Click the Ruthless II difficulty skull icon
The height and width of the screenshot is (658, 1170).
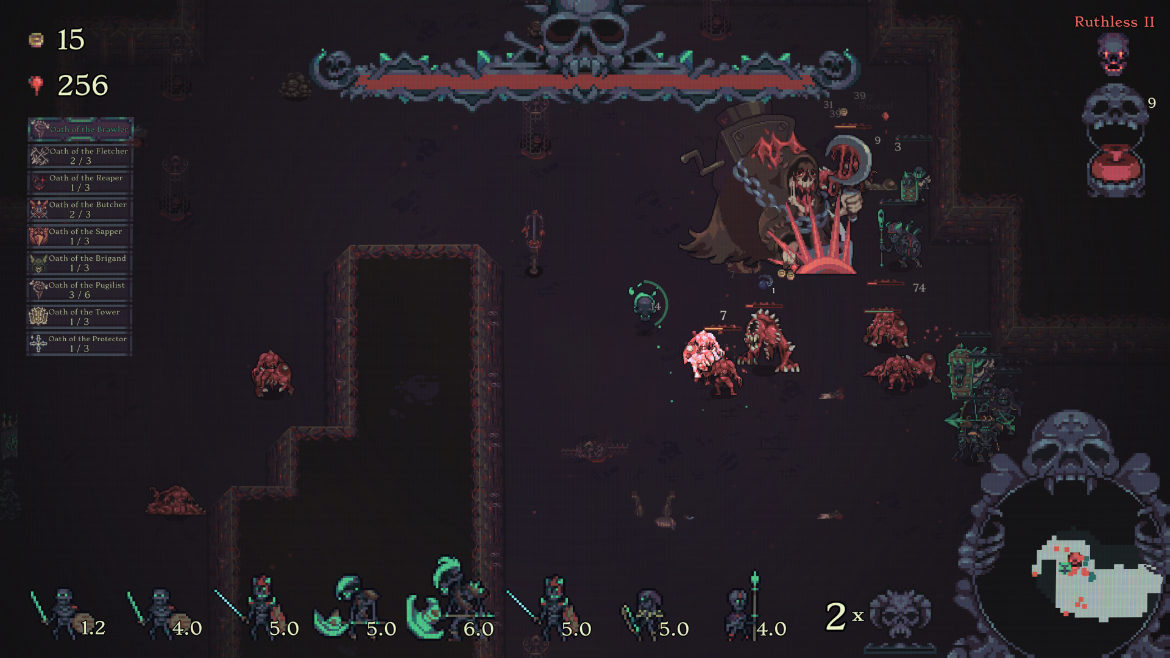coord(1112,54)
